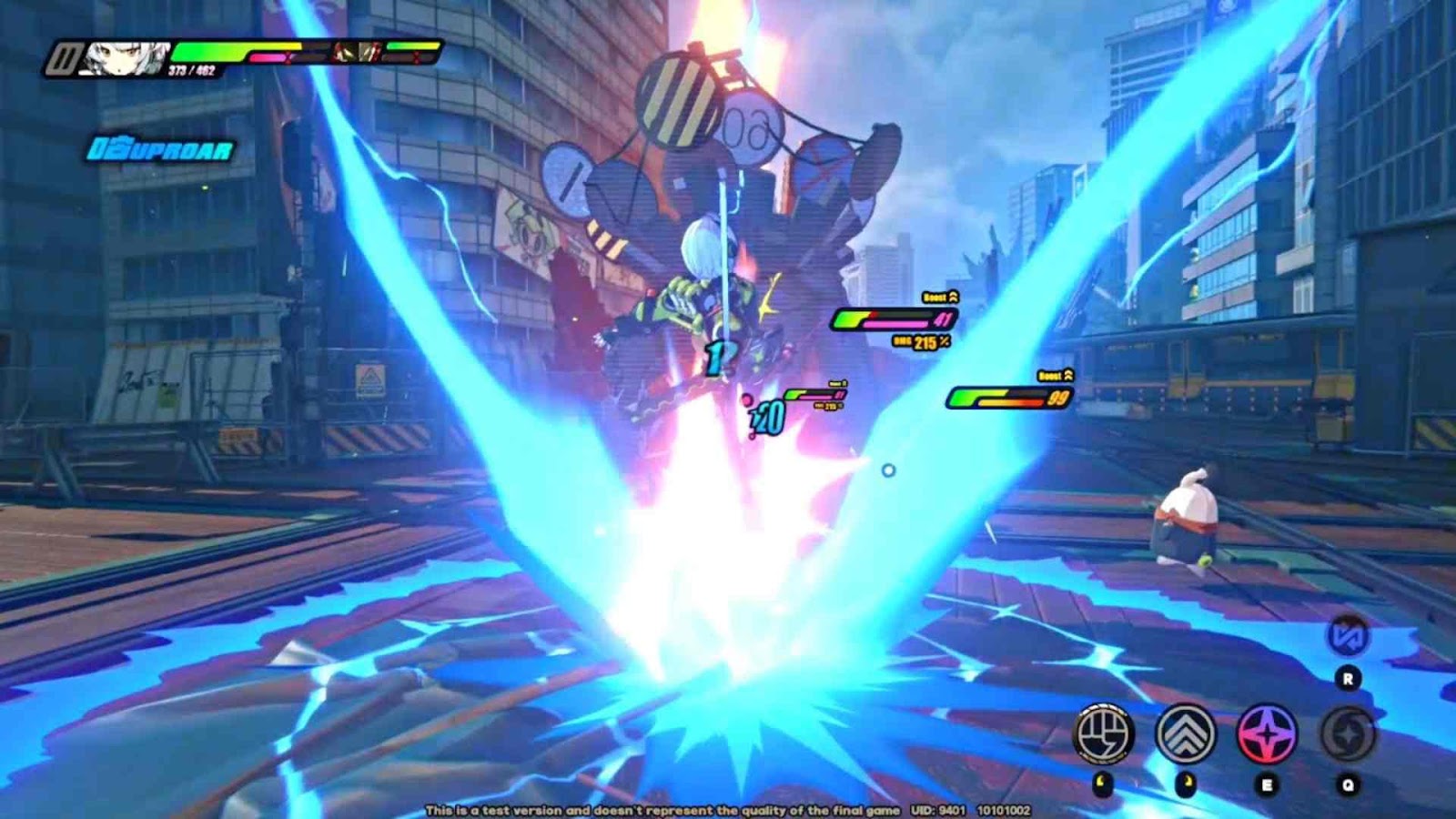
Task: Activate the greyed-out ultimate ability icon
Action: (x=1348, y=733)
